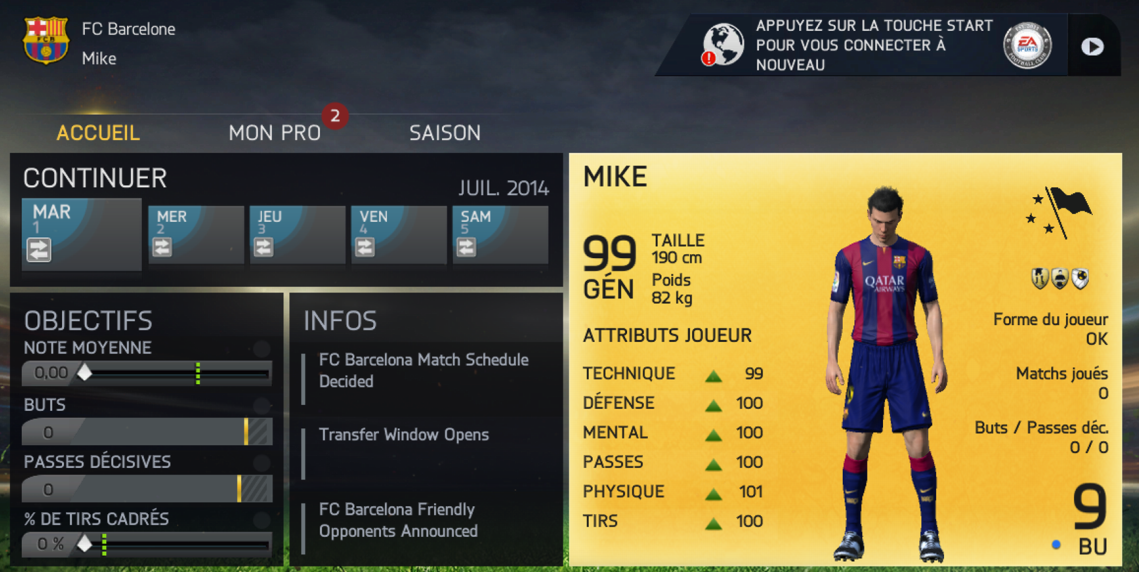Open the Infos news panel header
This screenshot has width=1139, height=572.
[340, 320]
